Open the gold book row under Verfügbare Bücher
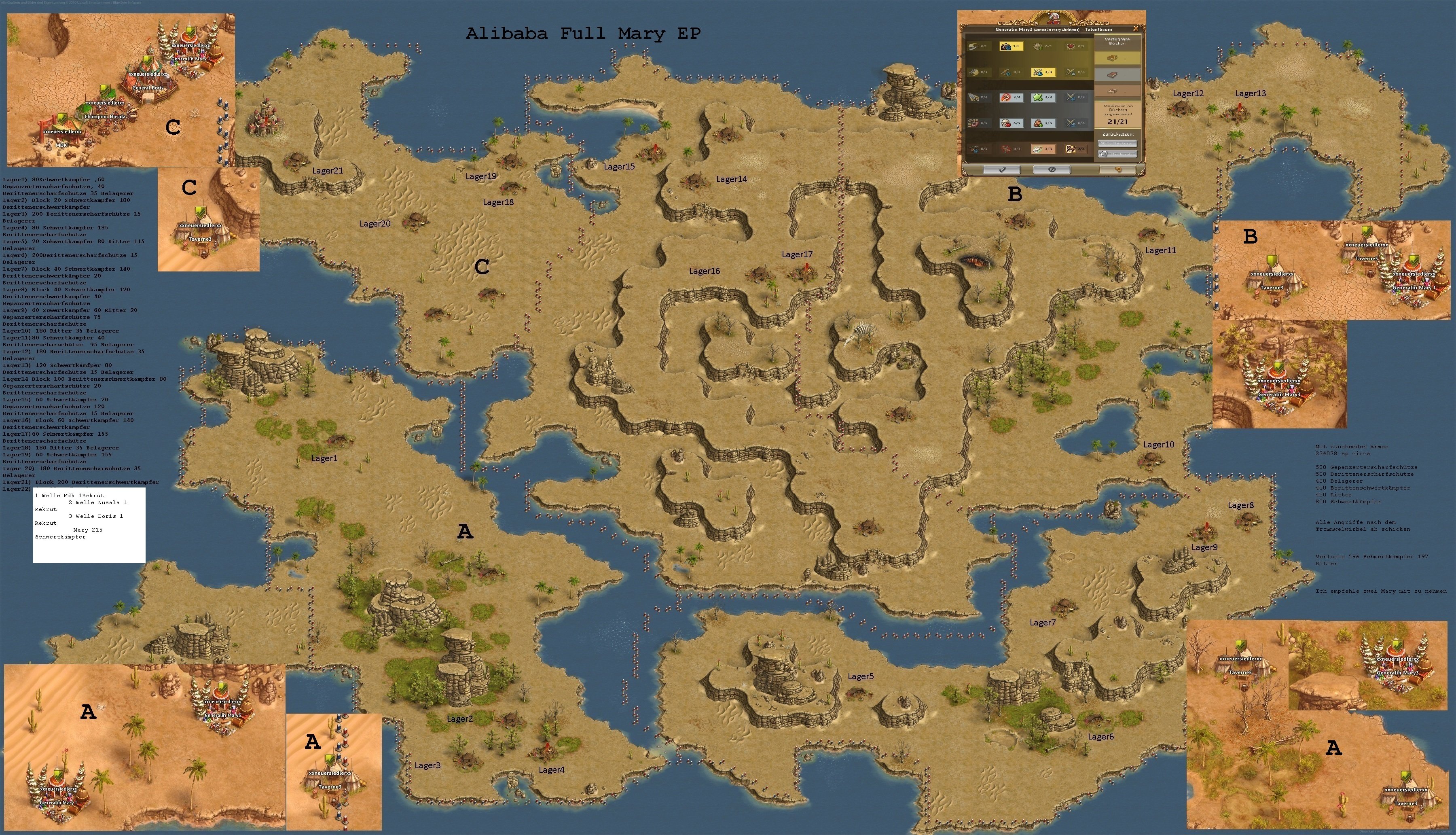Viewport: 1456px width, 835px height. tap(1117, 58)
